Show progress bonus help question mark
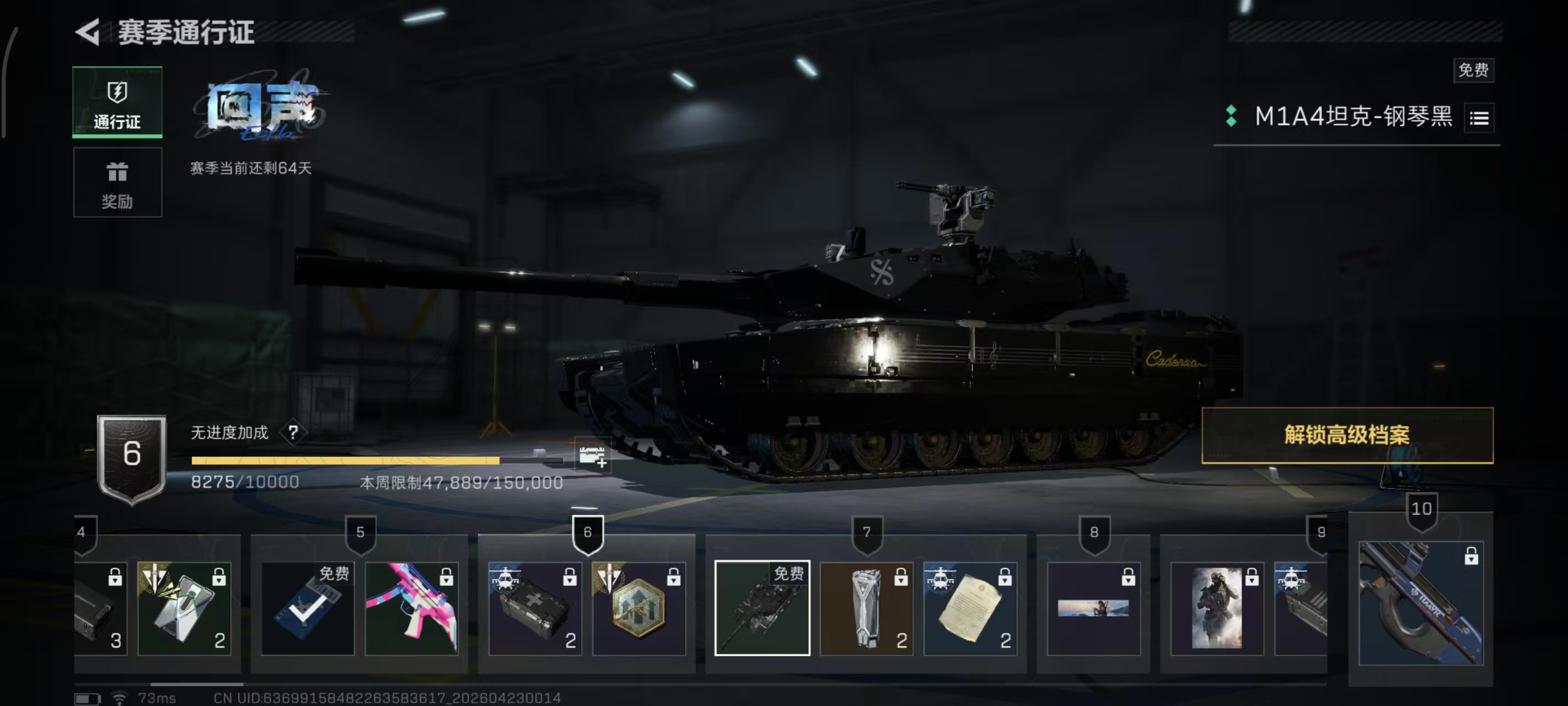The width and height of the screenshot is (1568, 706). pos(293,432)
